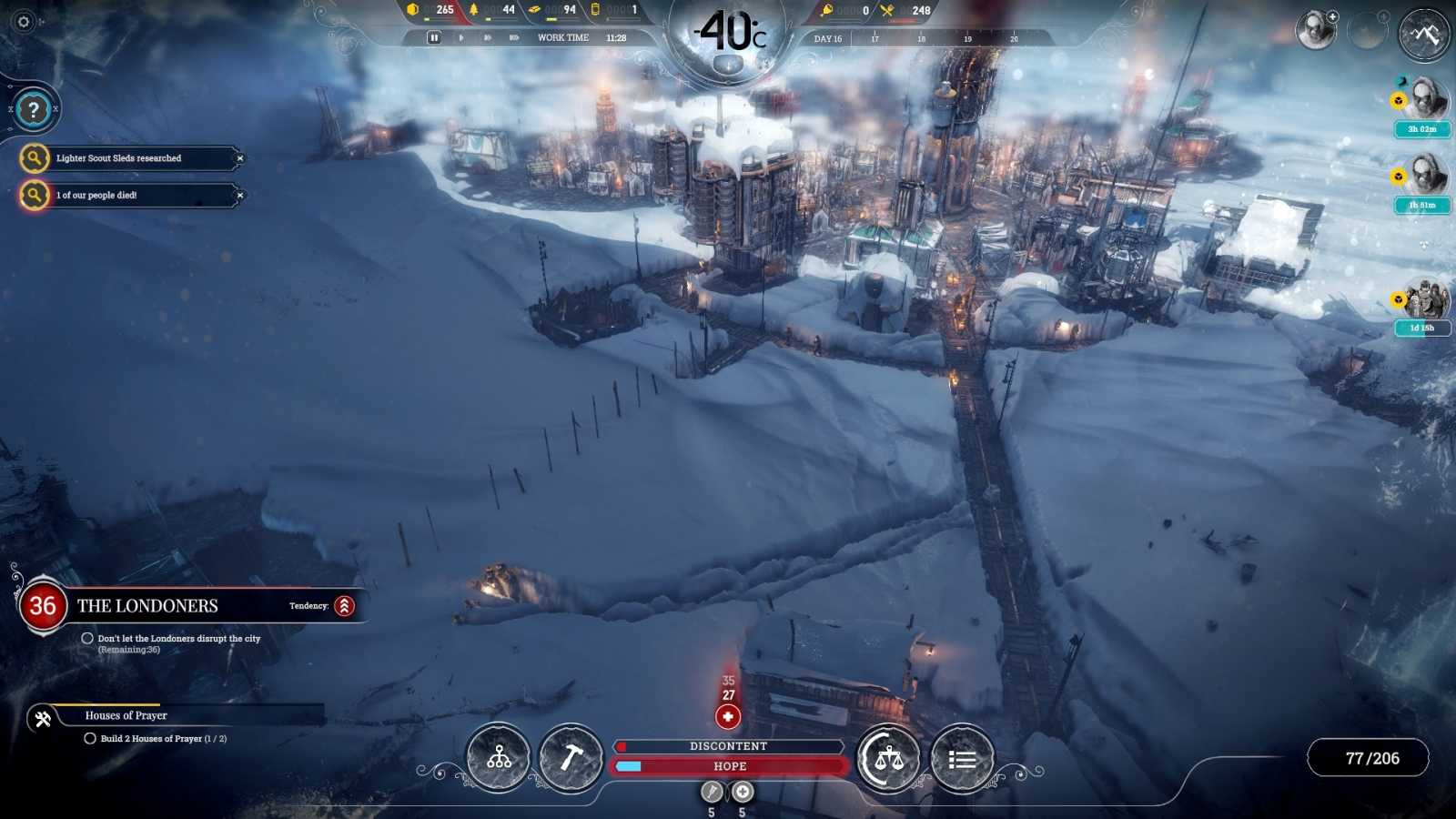Open the Frostland map with mountain icon

[x=1424, y=34]
